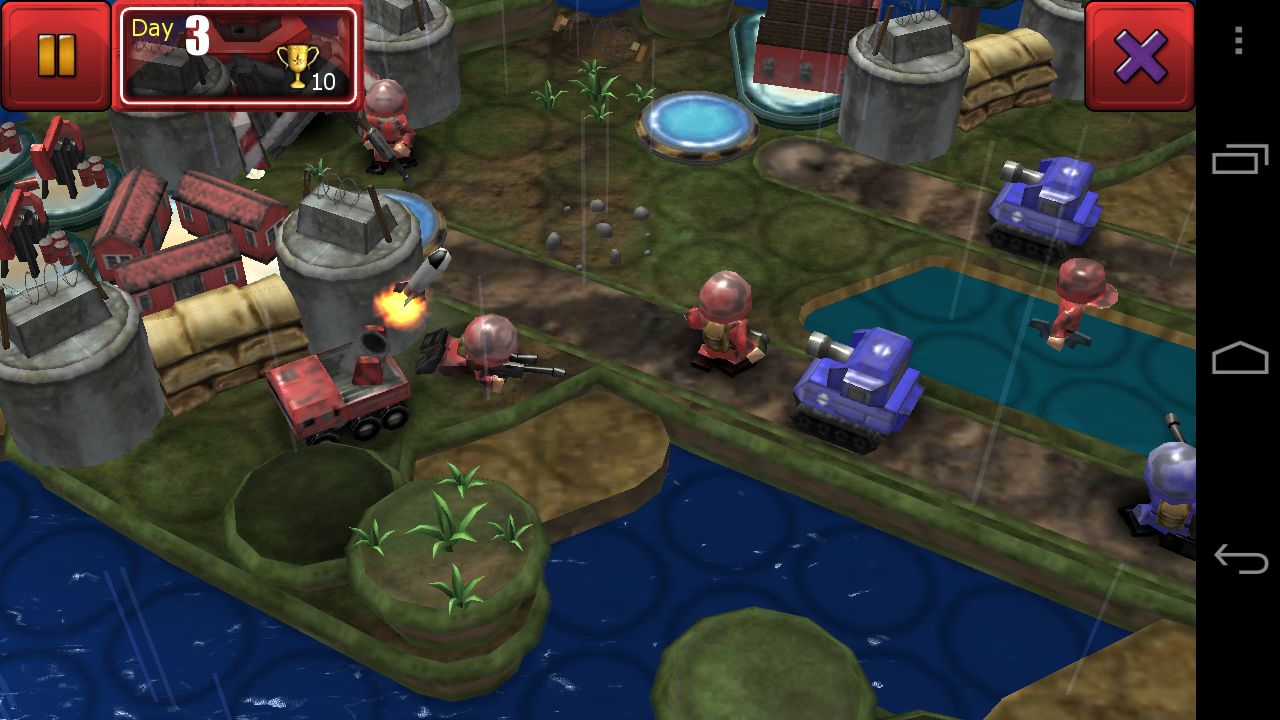Pause the game with the pause button
The width and height of the screenshot is (1280, 720).
[x=56, y=55]
